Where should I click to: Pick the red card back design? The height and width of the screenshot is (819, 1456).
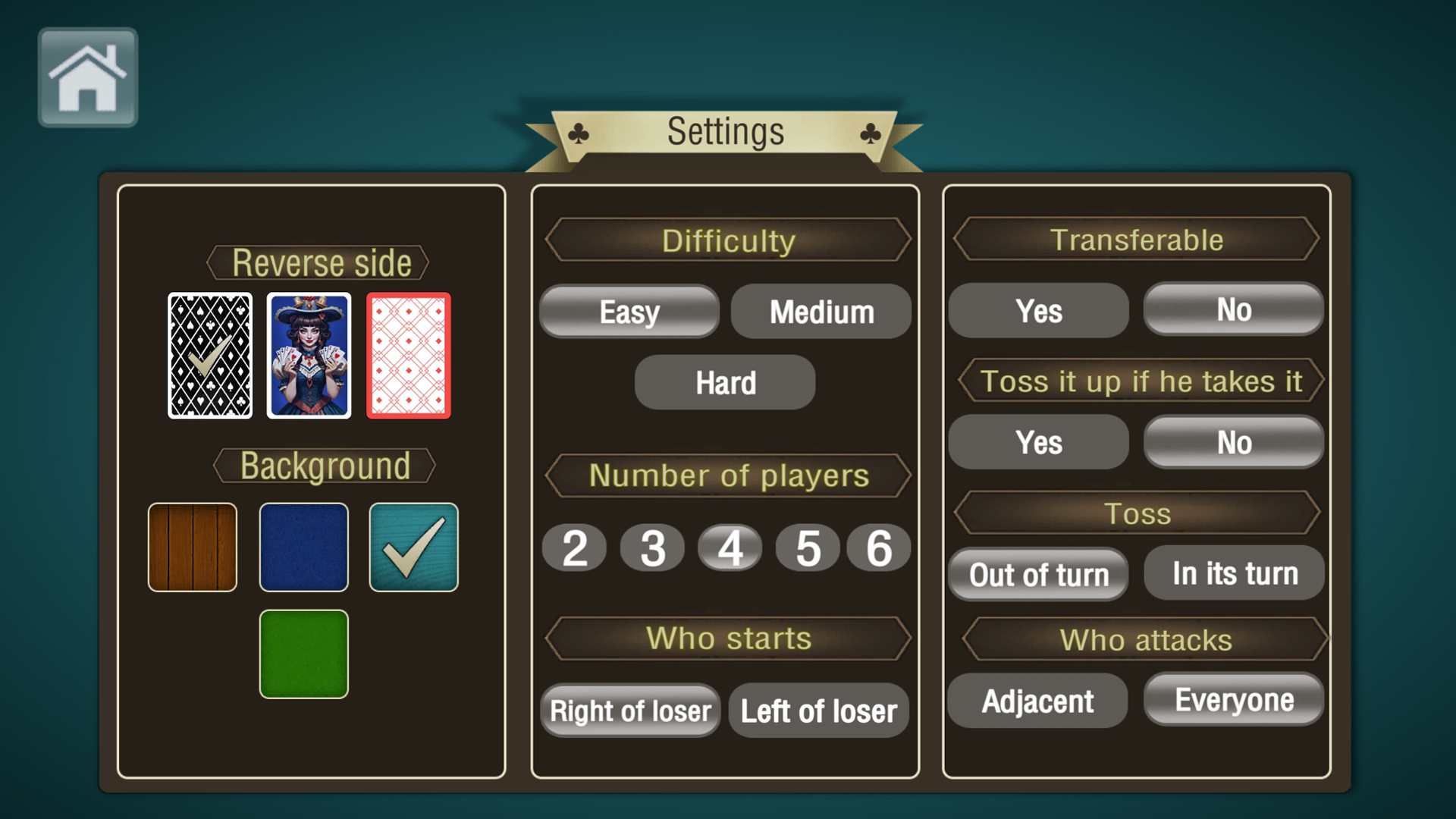(x=409, y=356)
